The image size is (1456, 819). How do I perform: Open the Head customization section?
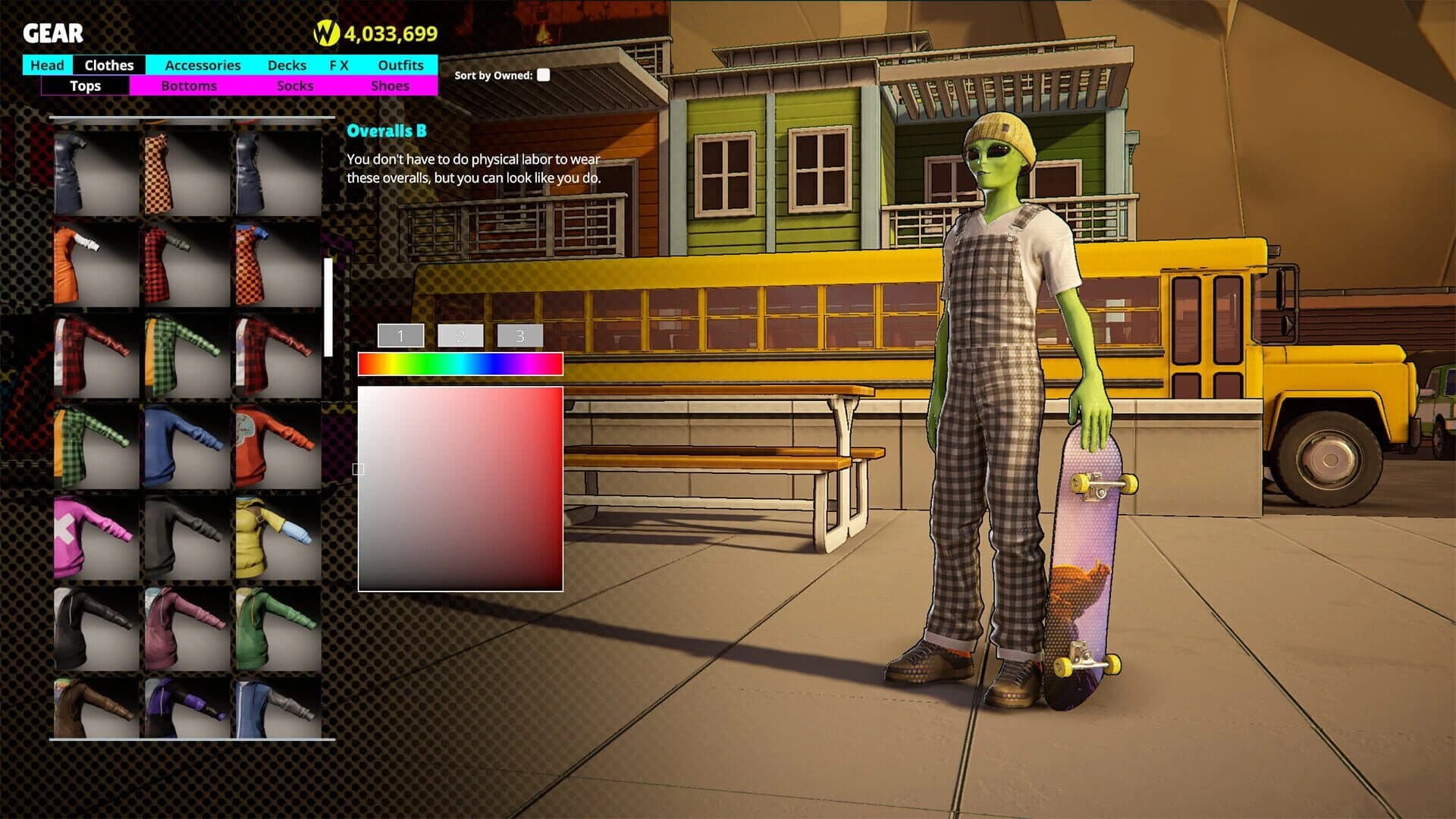click(x=46, y=65)
